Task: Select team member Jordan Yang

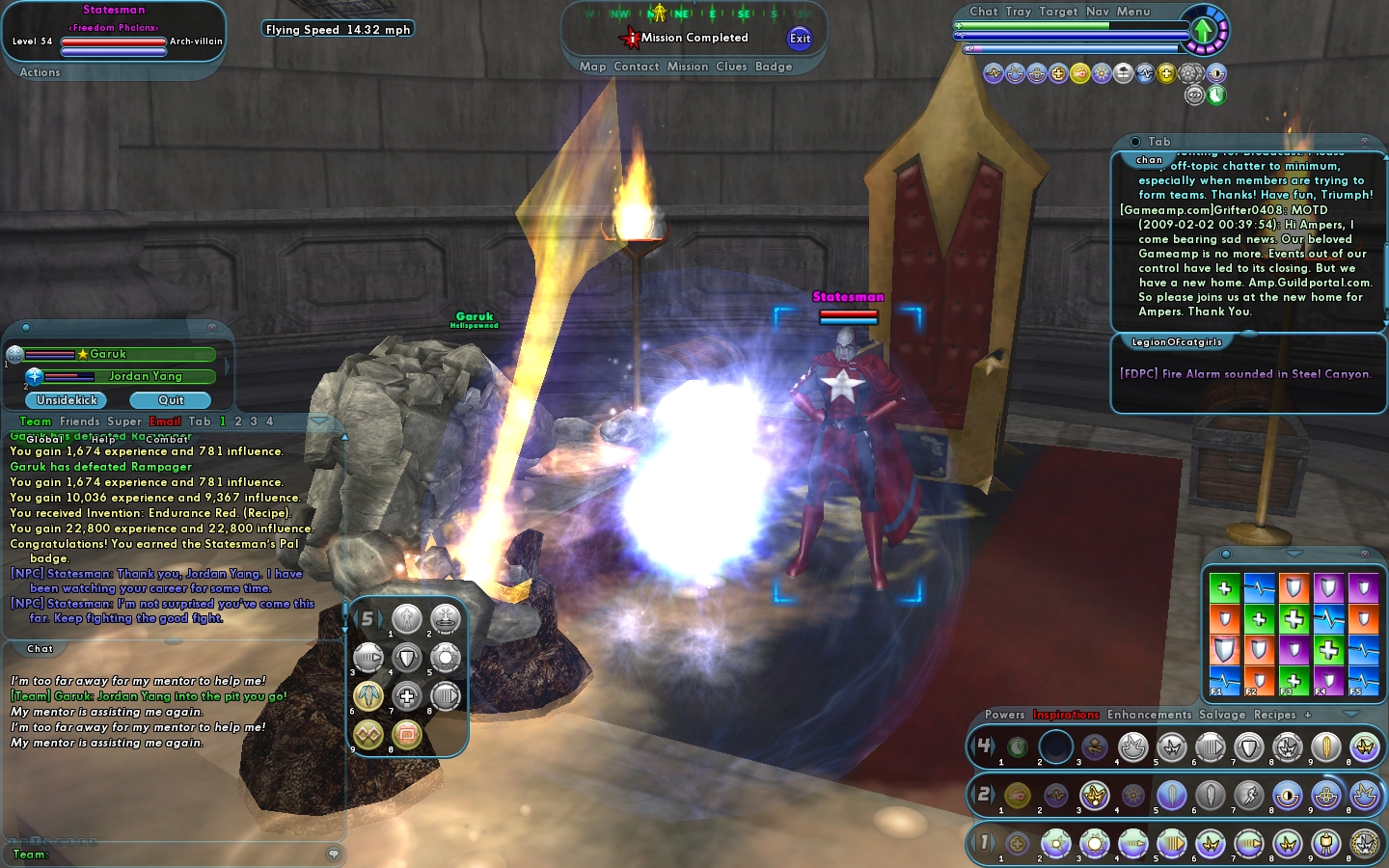Action: coord(145,376)
